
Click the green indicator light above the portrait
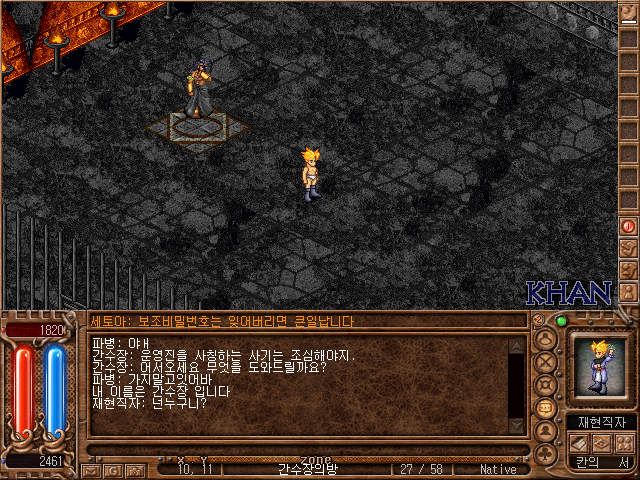click(x=560, y=321)
